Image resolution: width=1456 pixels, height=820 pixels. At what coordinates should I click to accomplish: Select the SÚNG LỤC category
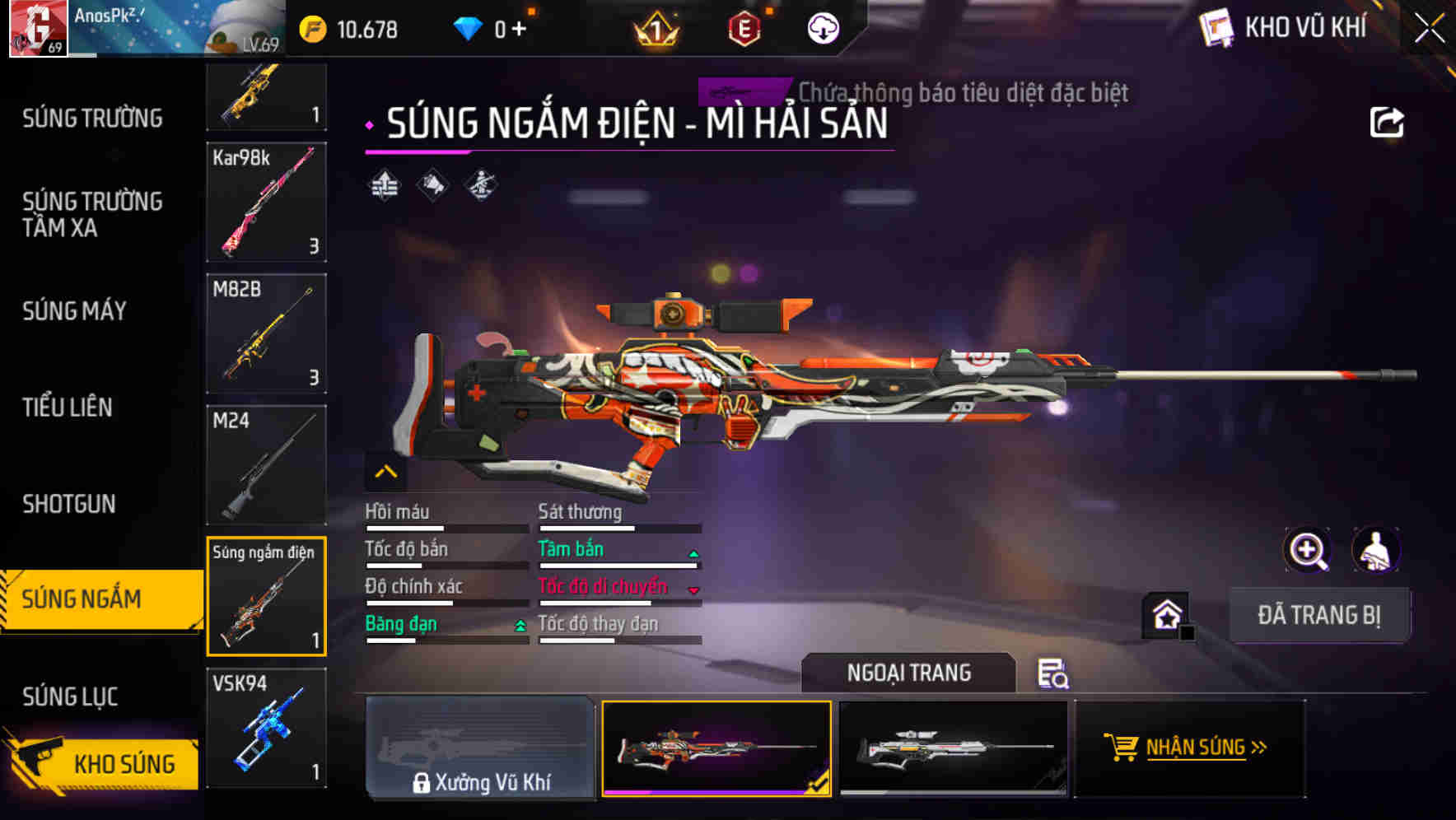[70, 697]
